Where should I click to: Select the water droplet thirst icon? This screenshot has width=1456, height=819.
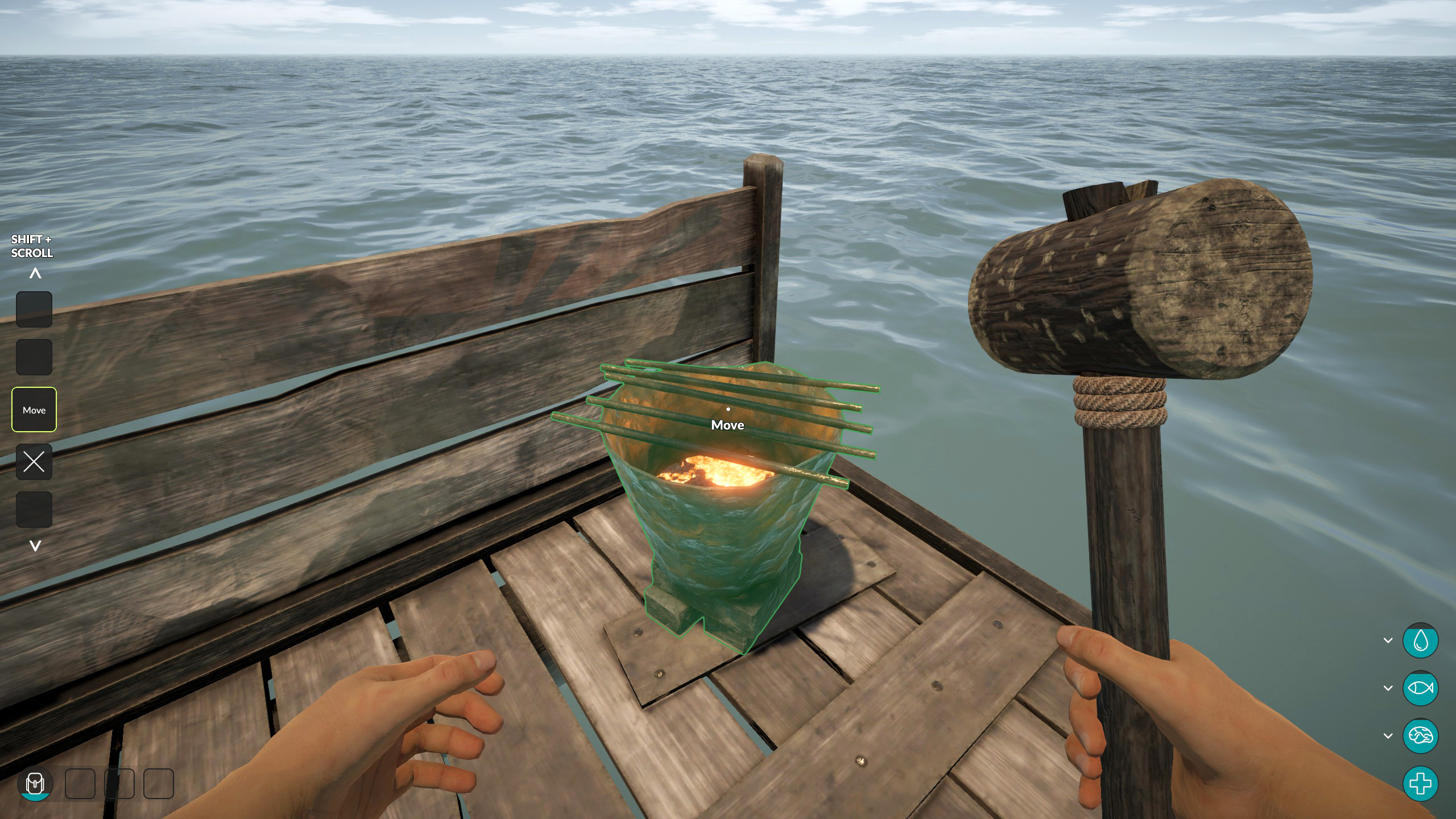1420,640
